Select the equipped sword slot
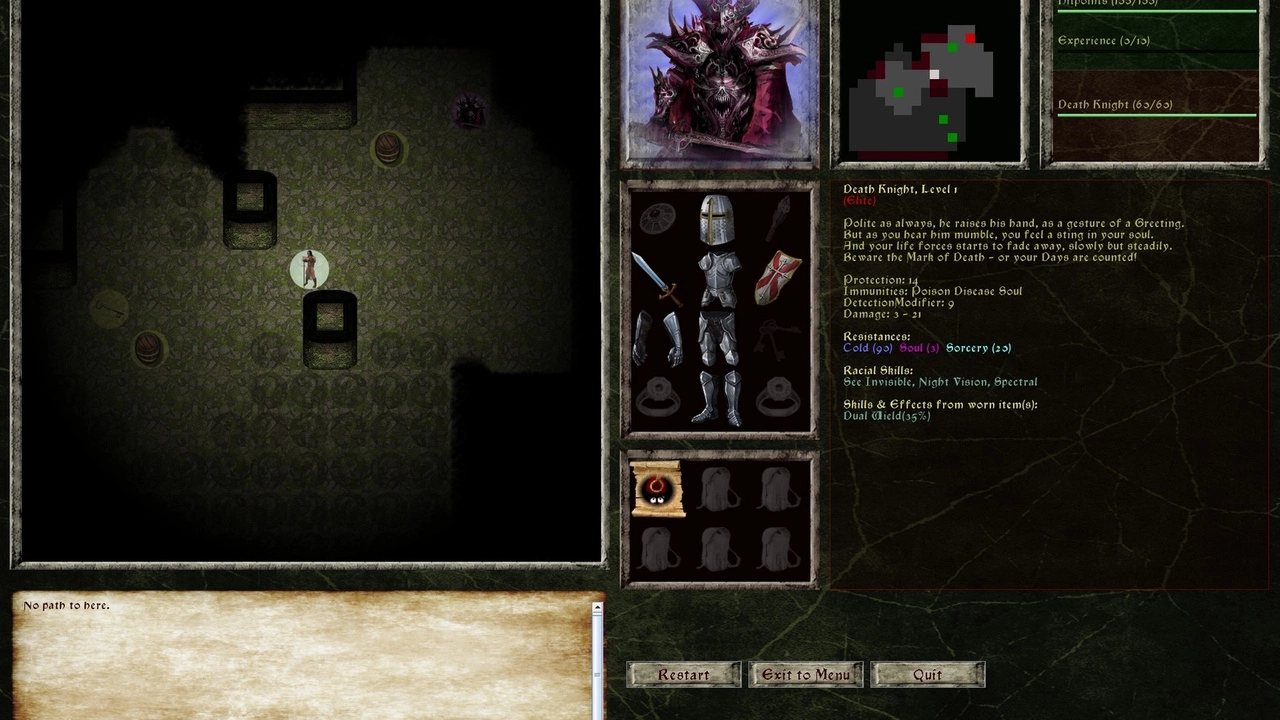The image size is (1280, 720). (x=658, y=279)
